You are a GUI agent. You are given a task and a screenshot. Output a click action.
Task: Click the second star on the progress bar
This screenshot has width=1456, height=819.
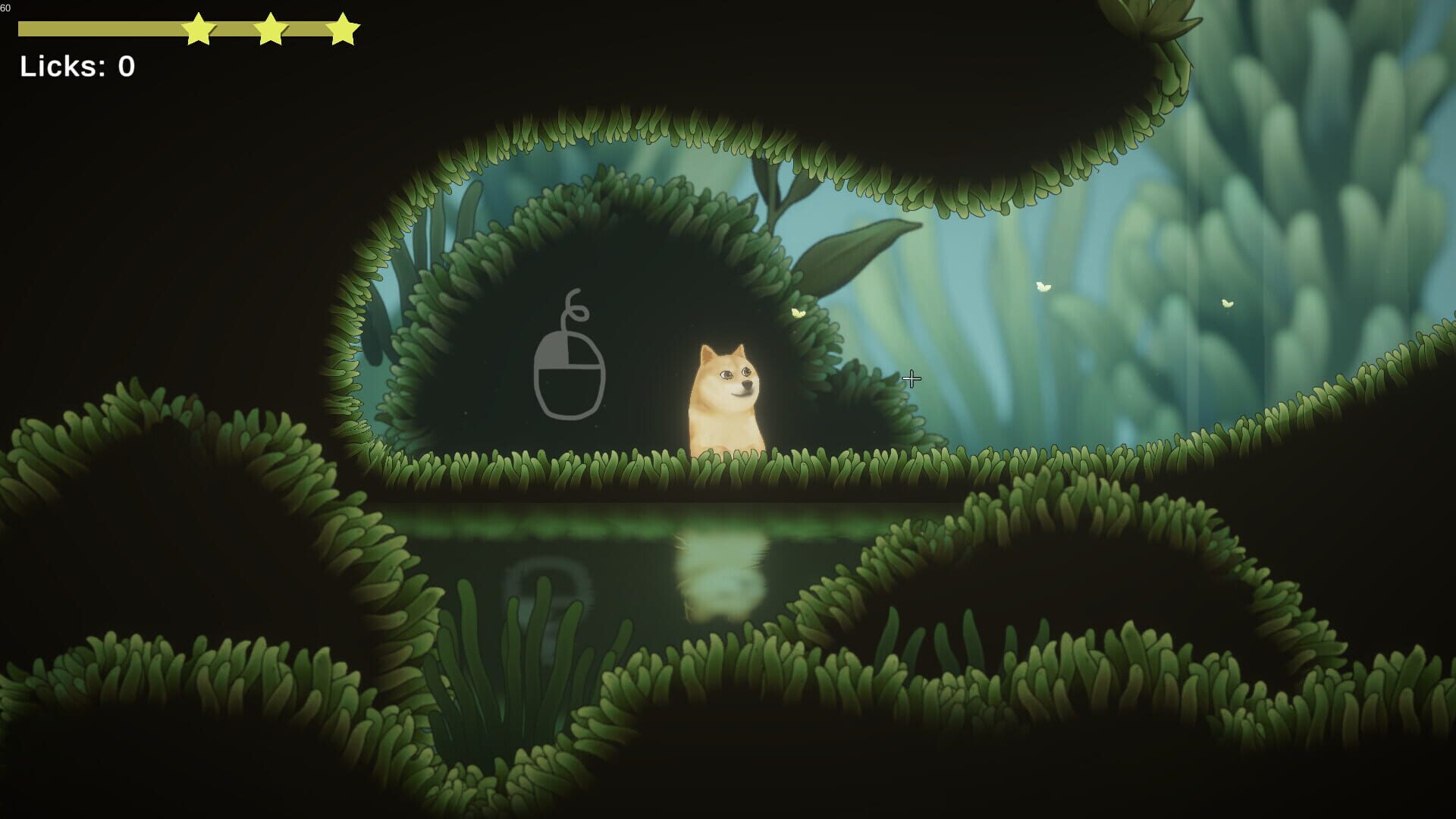[270, 30]
